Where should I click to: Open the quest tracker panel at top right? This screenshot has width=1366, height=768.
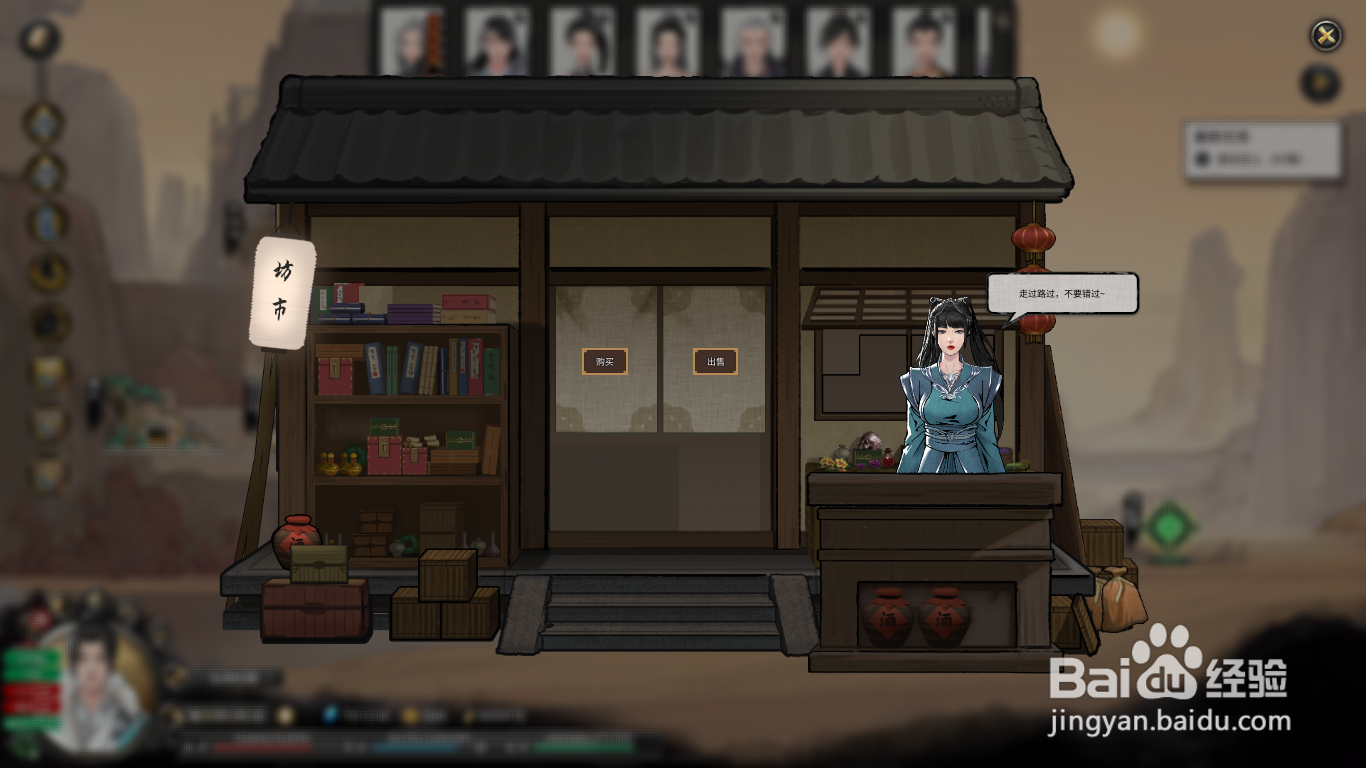1262,148
